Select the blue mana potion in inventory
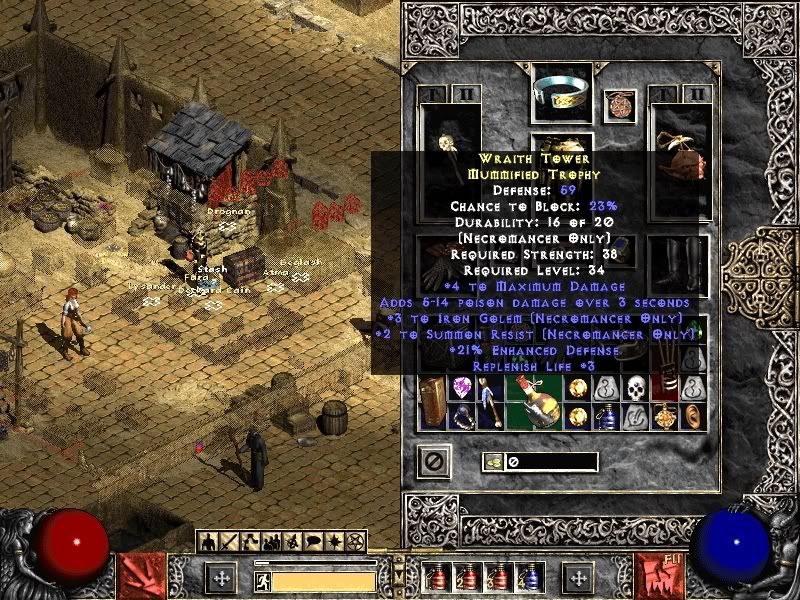This screenshot has height=600, width=800. (607, 416)
